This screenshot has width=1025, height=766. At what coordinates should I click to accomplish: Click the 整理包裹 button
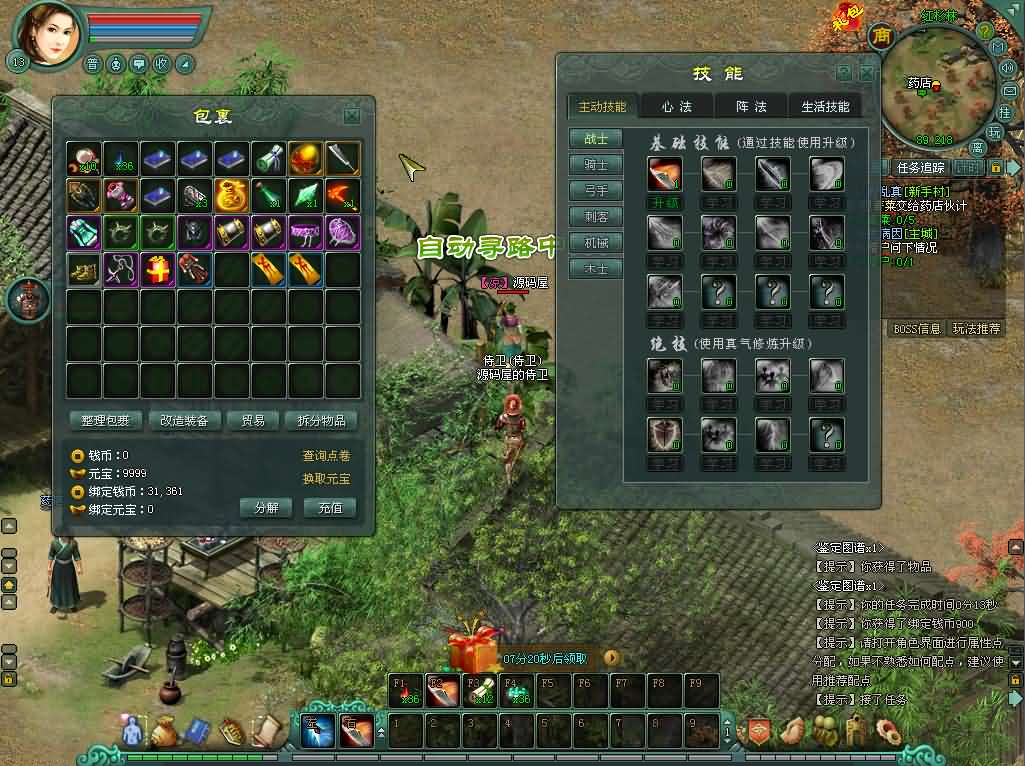click(x=106, y=420)
